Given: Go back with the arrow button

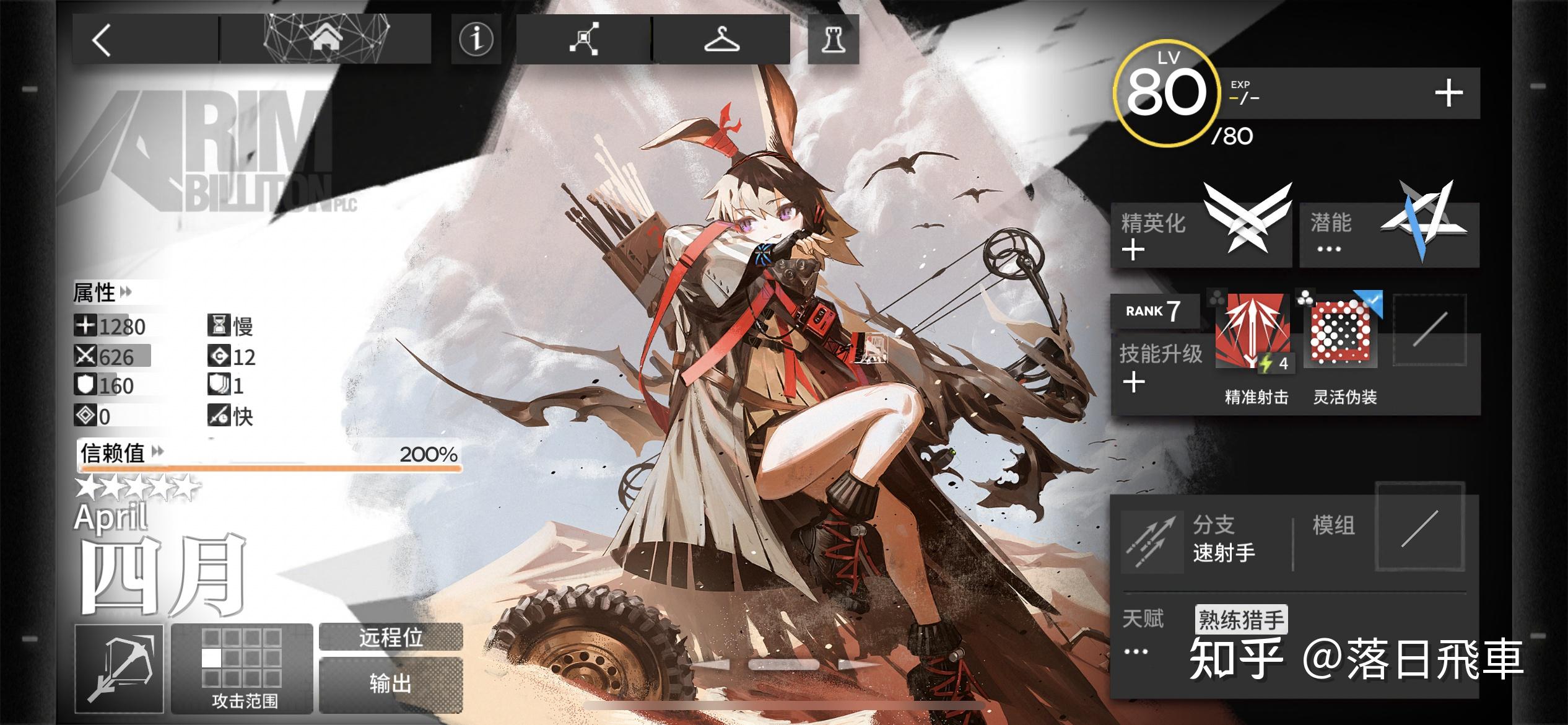Looking at the screenshot, I should point(102,41).
